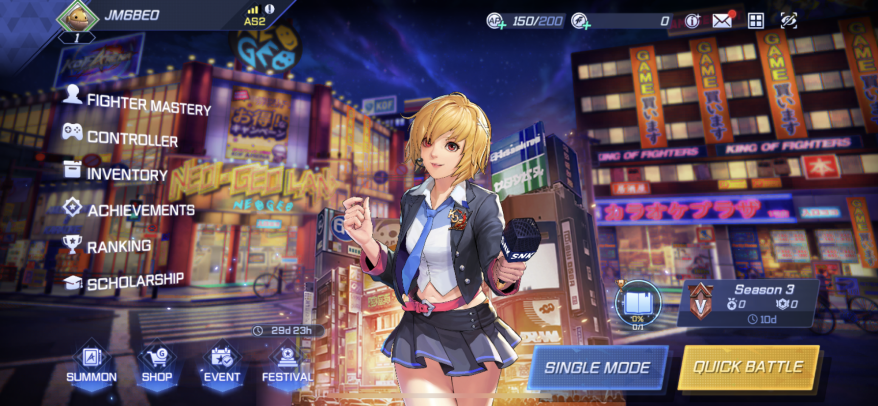Open the Festival page
Image resolution: width=878 pixels, height=406 pixels.
click(287, 364)
